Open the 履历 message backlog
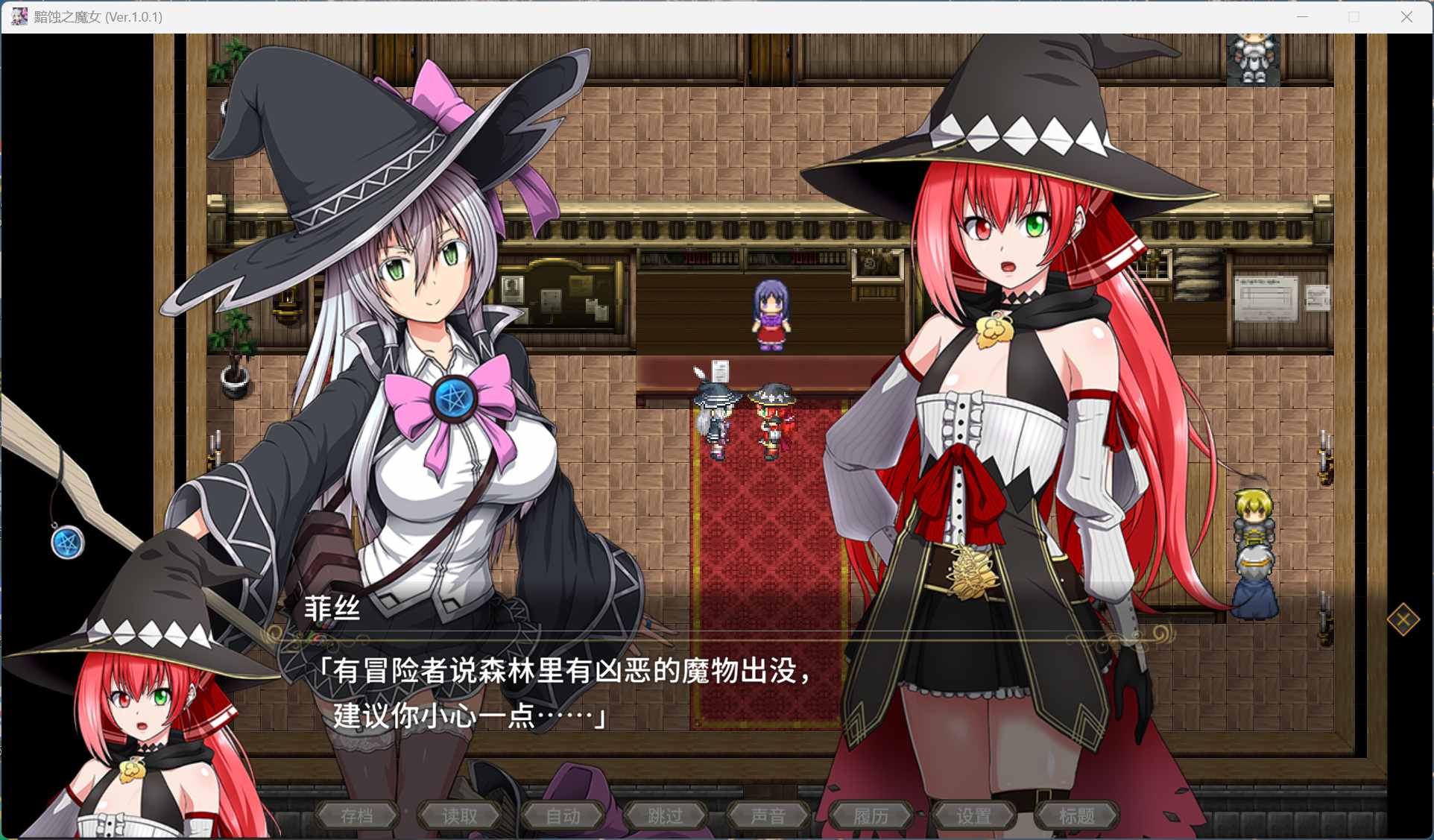 click(x=872, y=815)
